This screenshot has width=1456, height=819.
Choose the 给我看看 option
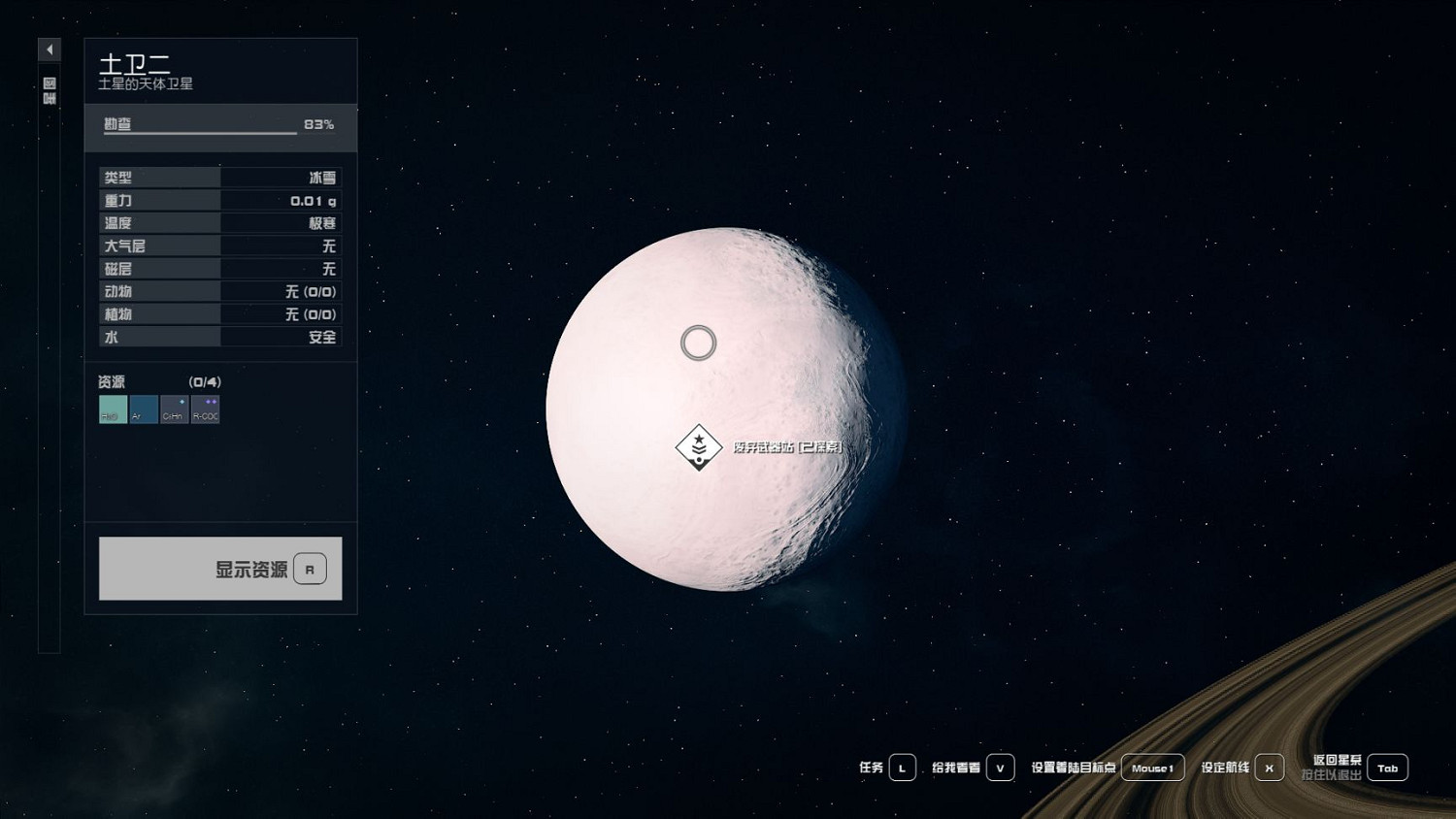click(1000, 768)
